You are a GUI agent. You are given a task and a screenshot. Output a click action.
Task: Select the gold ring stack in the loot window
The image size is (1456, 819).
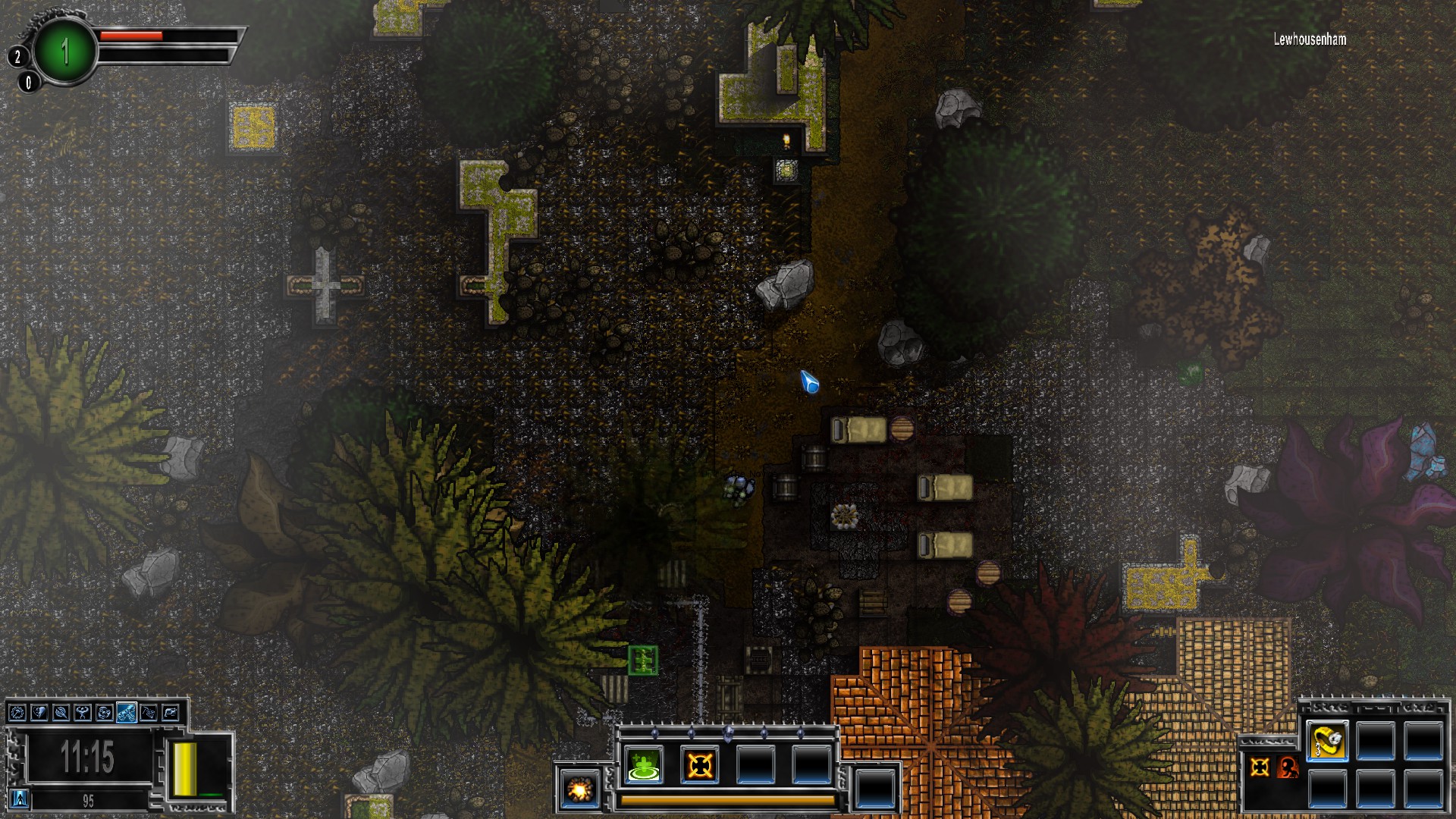point(1327,741)
